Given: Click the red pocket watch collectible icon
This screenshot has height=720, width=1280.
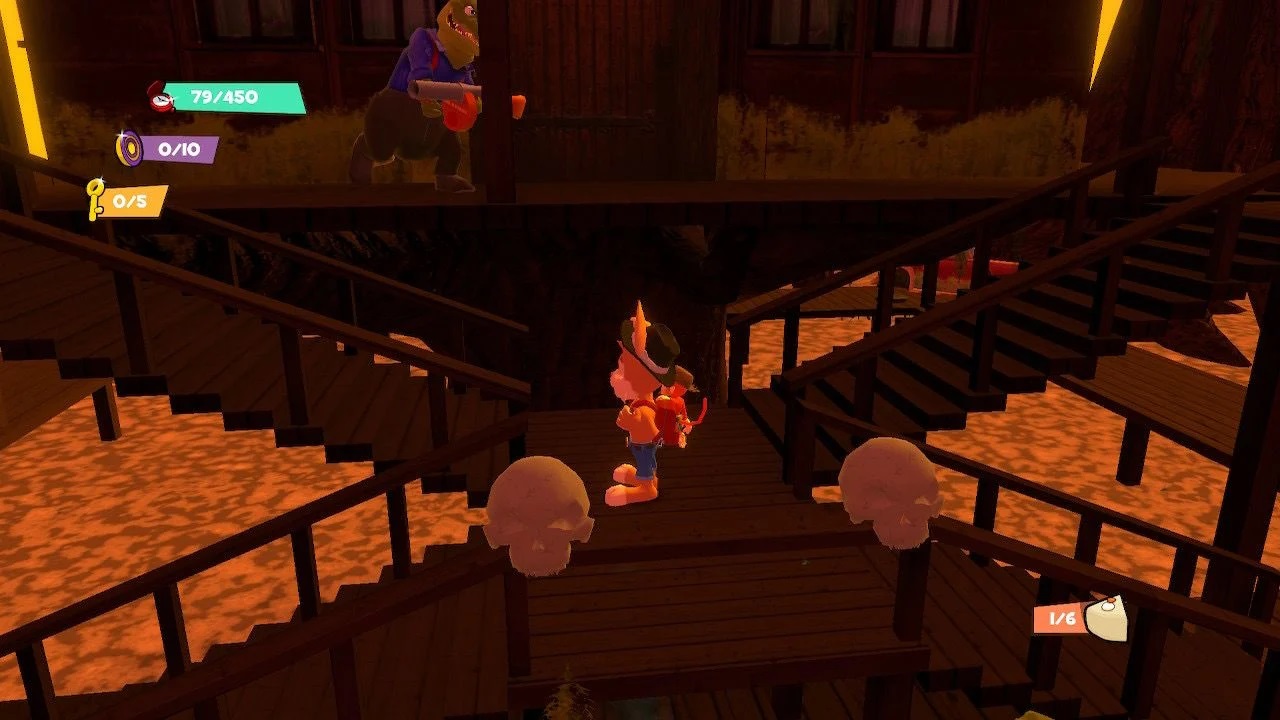Looking at the screenshot, I should point(159,97).
